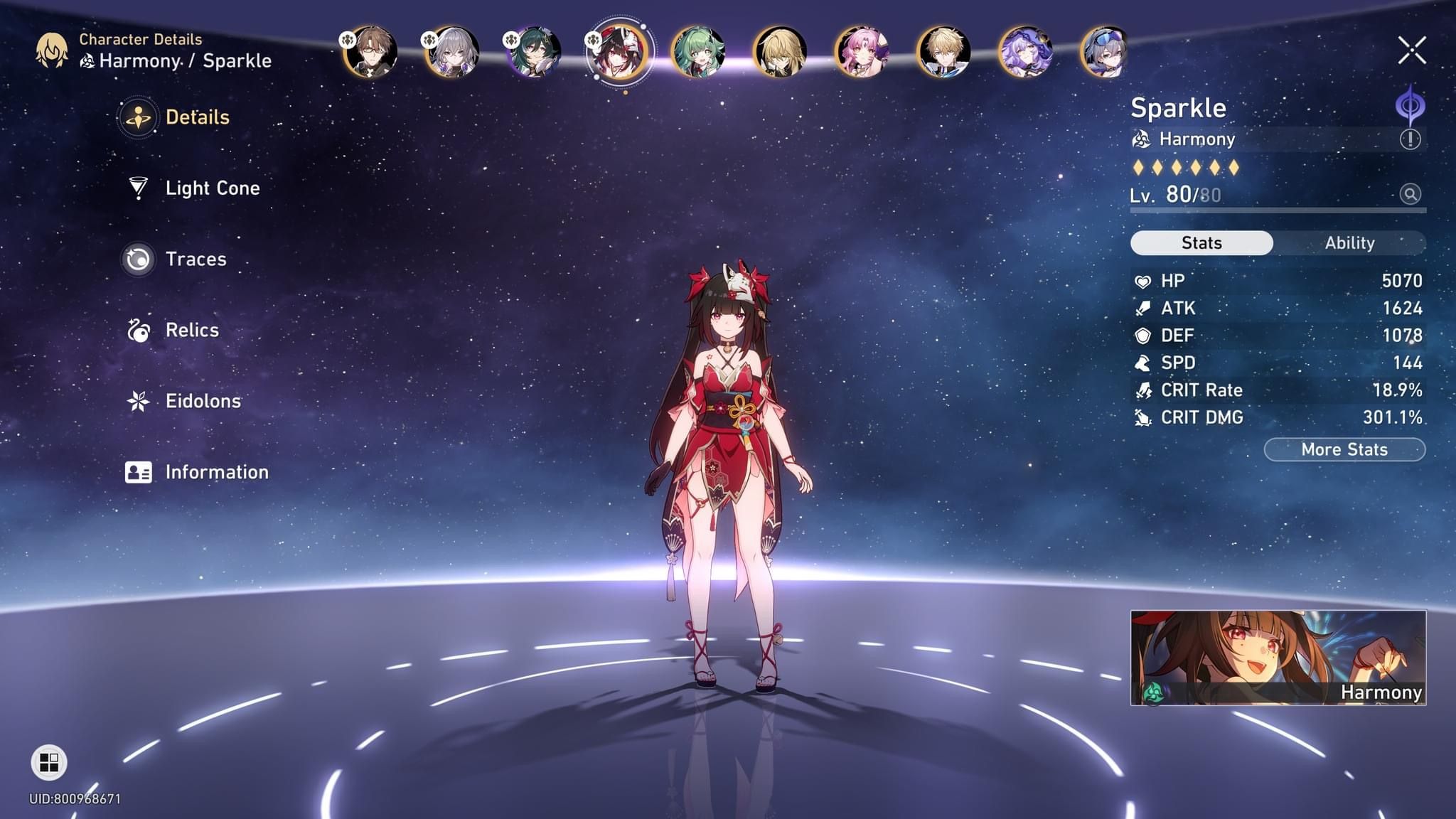
Task: Open the Light Cone menu
Action: [211, 188]
